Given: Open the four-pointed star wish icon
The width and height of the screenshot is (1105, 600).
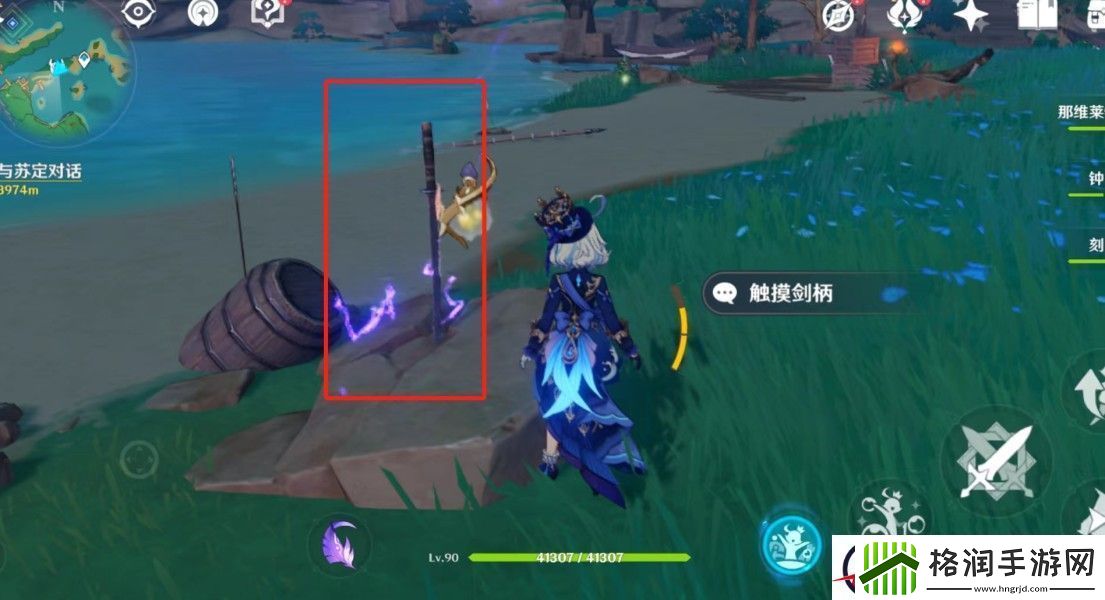Looking at the screenshot, I should pyautogui.click(x=970, y=14).
